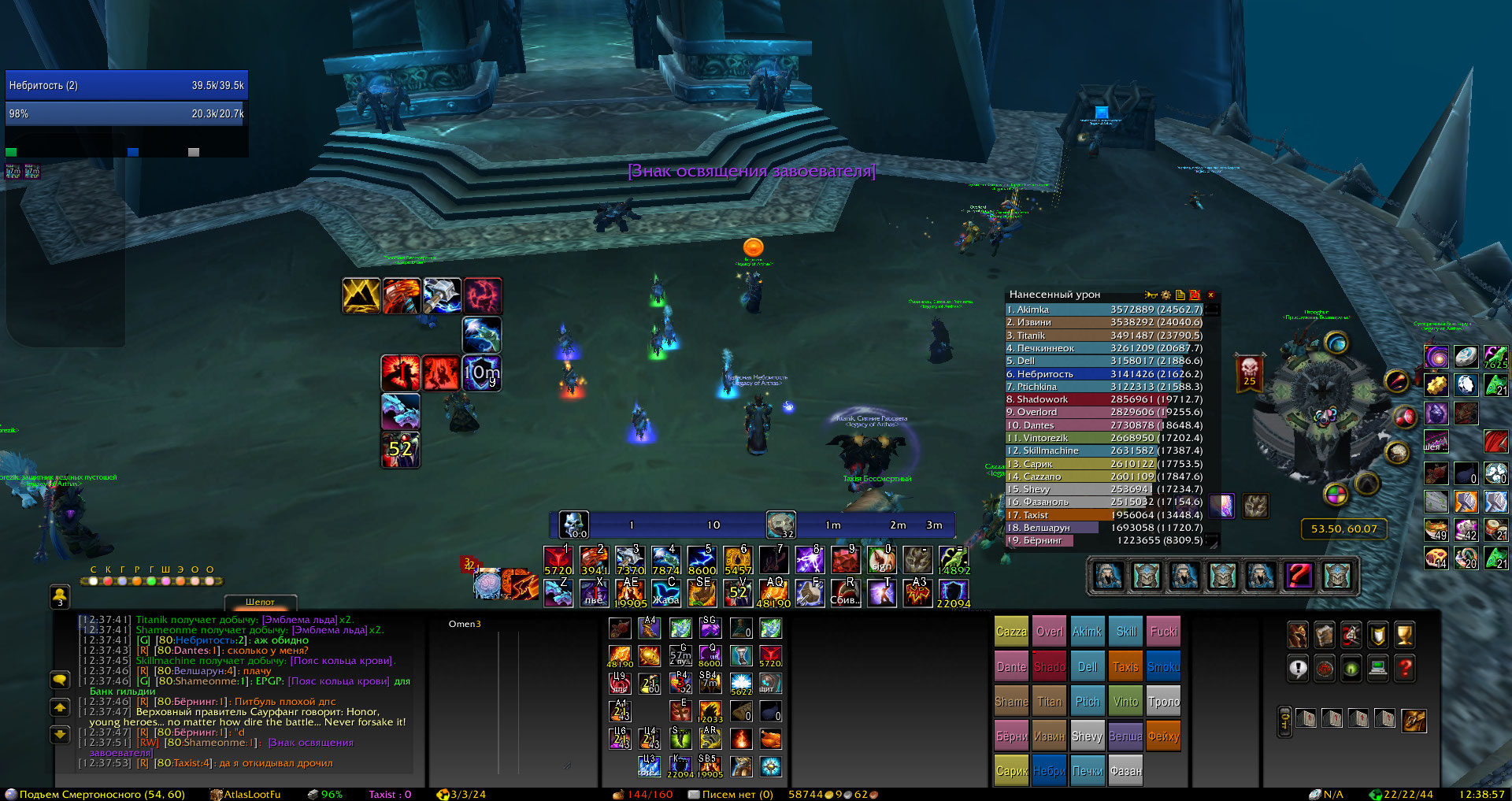Viewport: 1512px width, 801px height.
Task: Click the Небритость player unit frame
Action: point(126,85)
